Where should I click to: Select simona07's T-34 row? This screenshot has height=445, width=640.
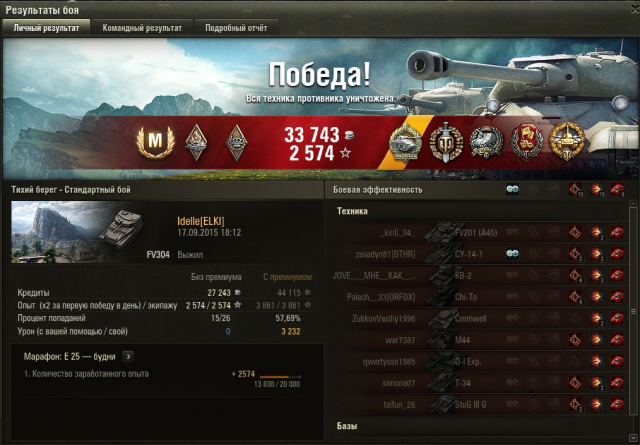point(470,383)
